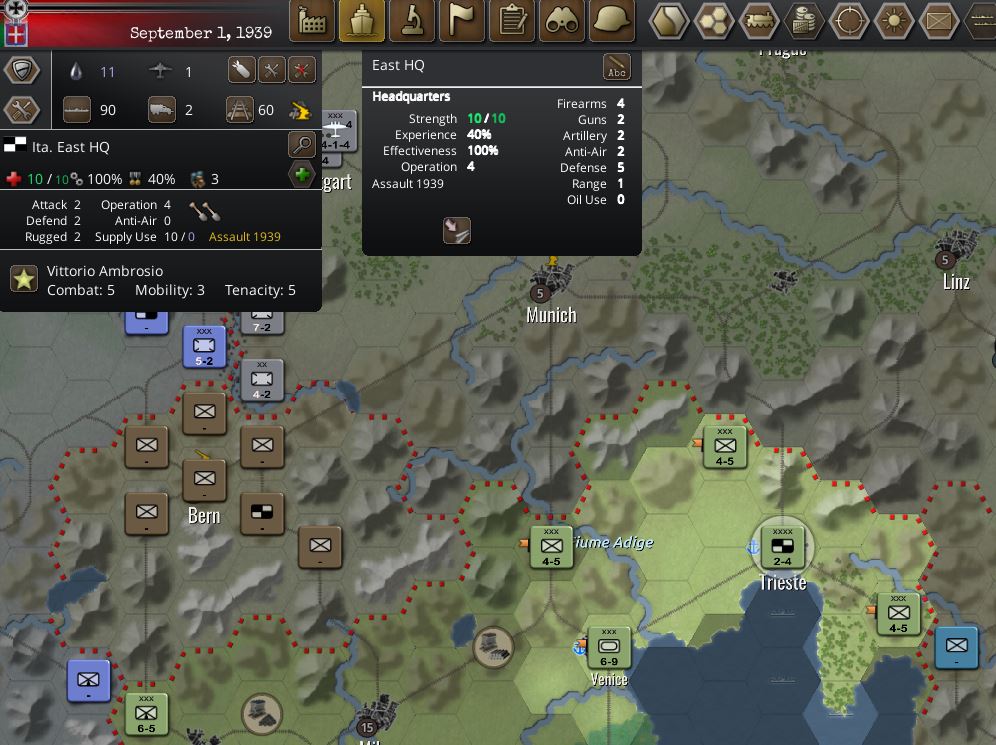The image size is (996, 745).
Task: Open the binoculars intelligence view
Action: click(562, 21)
